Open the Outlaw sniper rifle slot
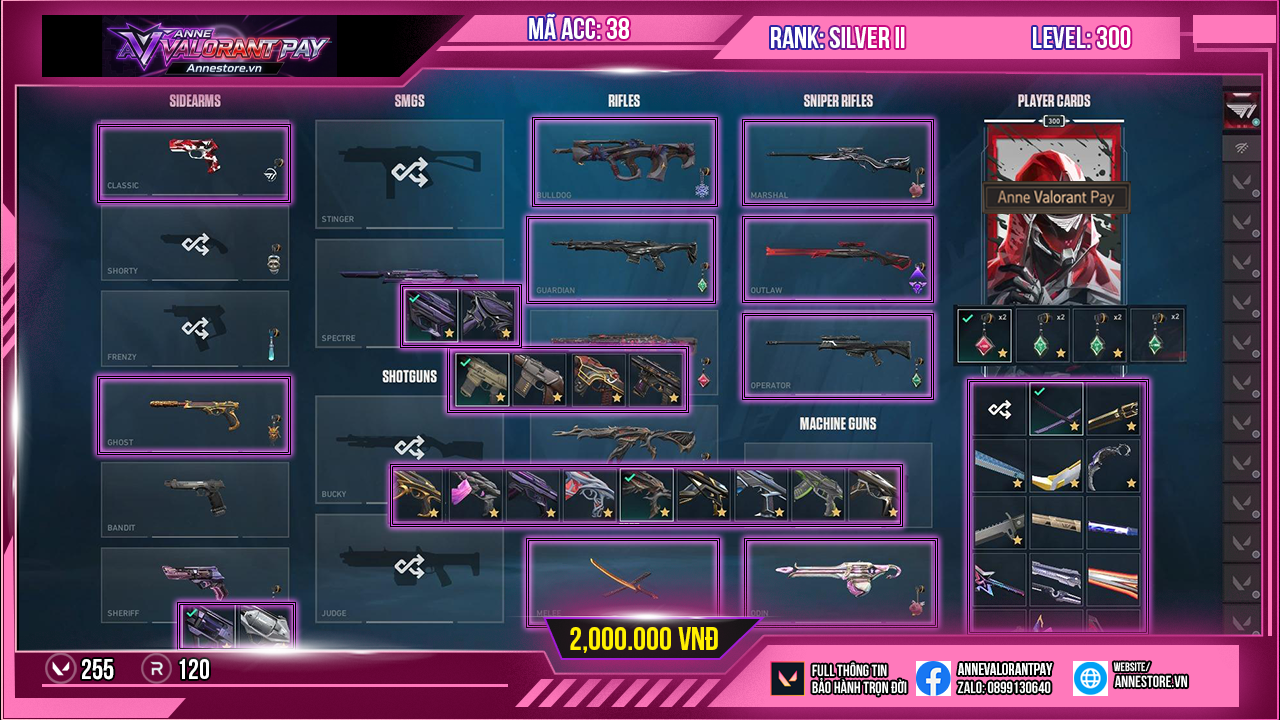The height and width of the screenshot is (720, 1280). coord(837,259)
